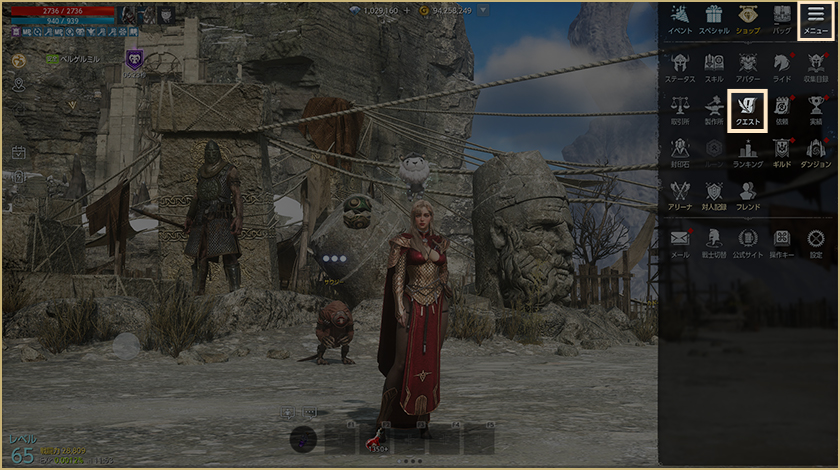The height and width of the screenshot is (470, 840).
Task: Open the 製作所 (Workshop) anvil icon
Action: pos(714,110)
